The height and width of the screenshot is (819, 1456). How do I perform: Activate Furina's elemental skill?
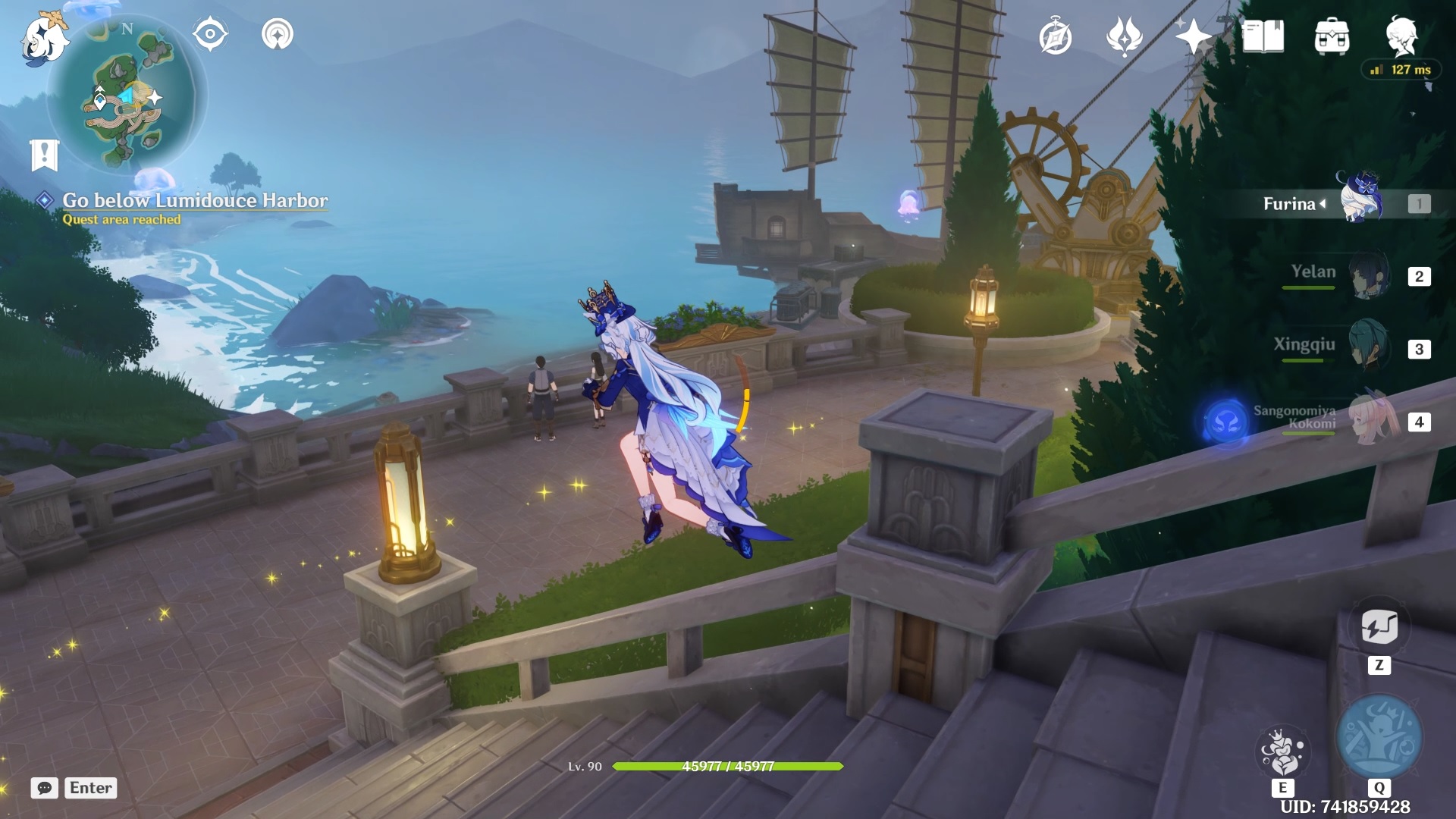(1282, 752)
